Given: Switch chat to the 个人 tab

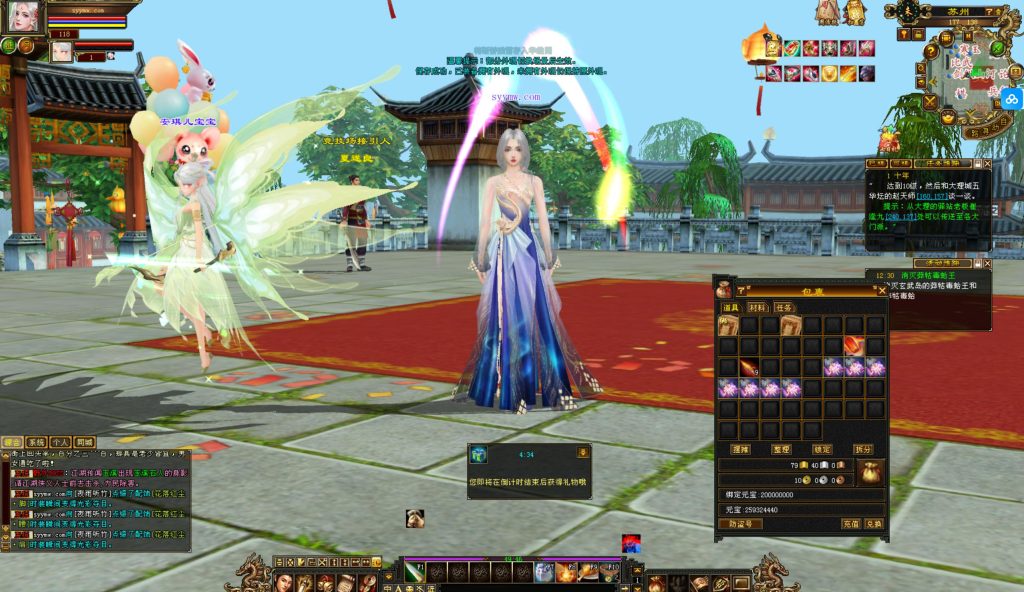Looking at the screenshot, I should [60, 442].
